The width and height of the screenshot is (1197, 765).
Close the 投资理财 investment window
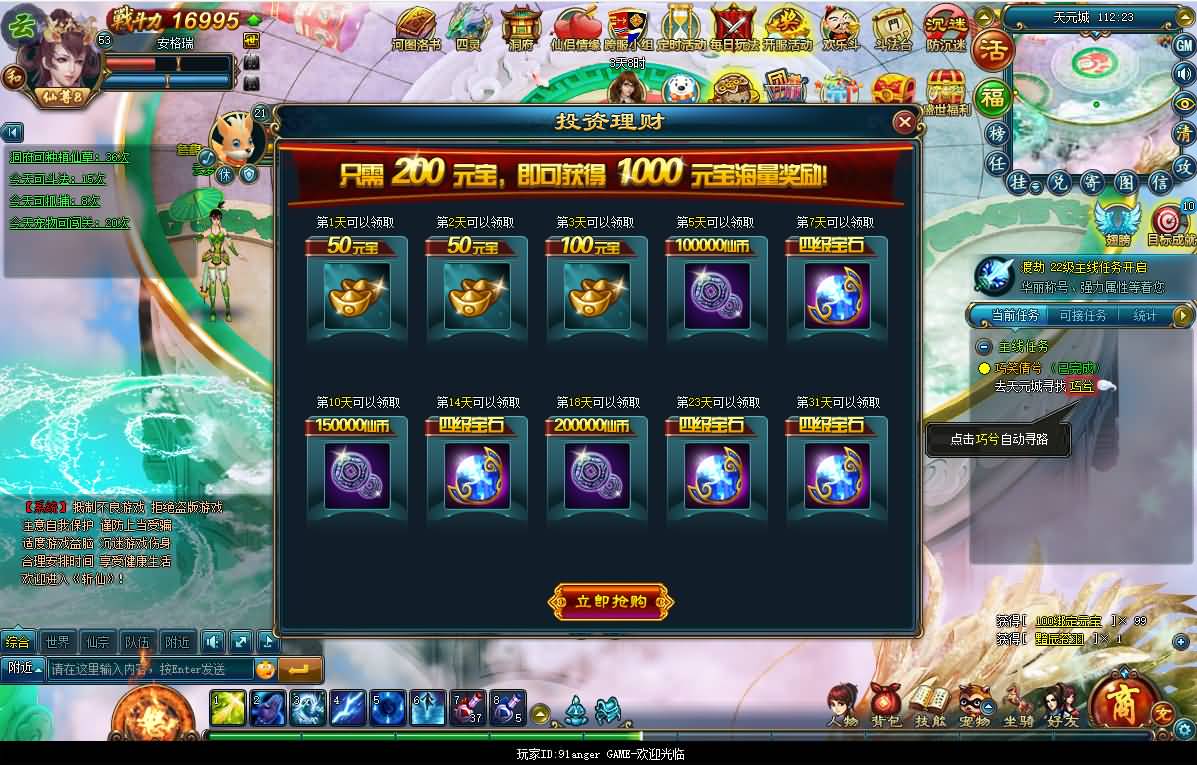click(904, 122)
